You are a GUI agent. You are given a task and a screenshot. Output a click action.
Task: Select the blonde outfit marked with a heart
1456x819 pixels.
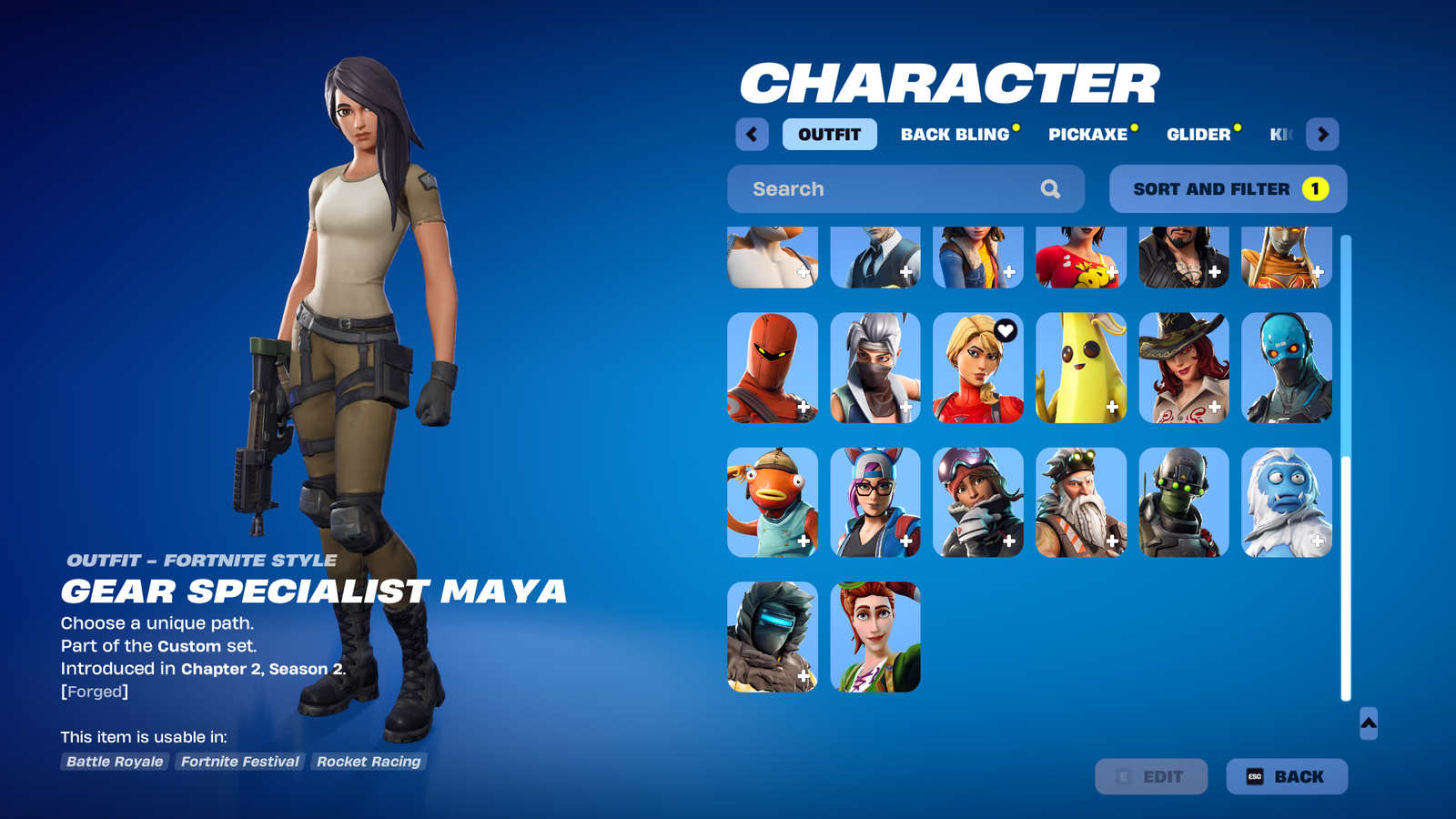point(977,368)
